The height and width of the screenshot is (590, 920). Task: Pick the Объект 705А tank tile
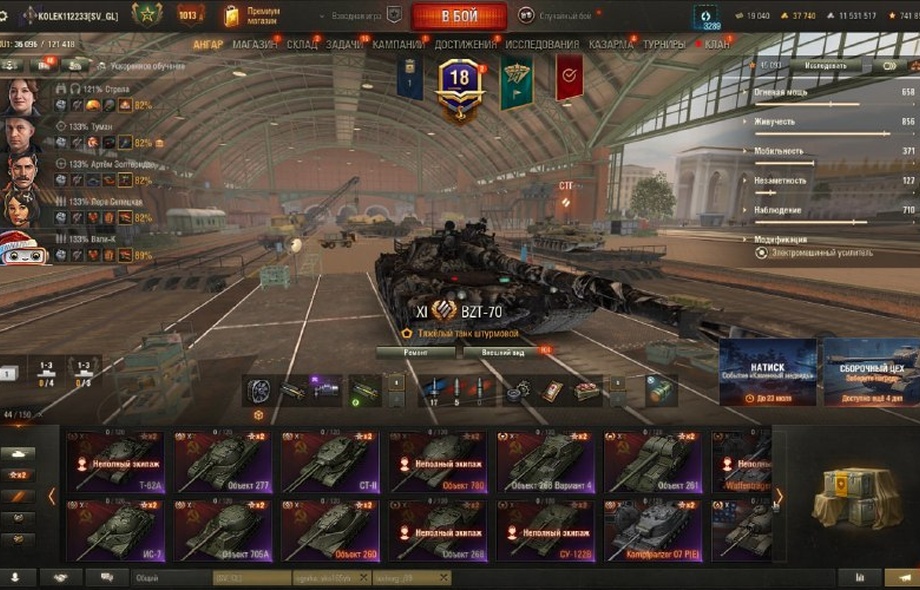coord(225,530)
